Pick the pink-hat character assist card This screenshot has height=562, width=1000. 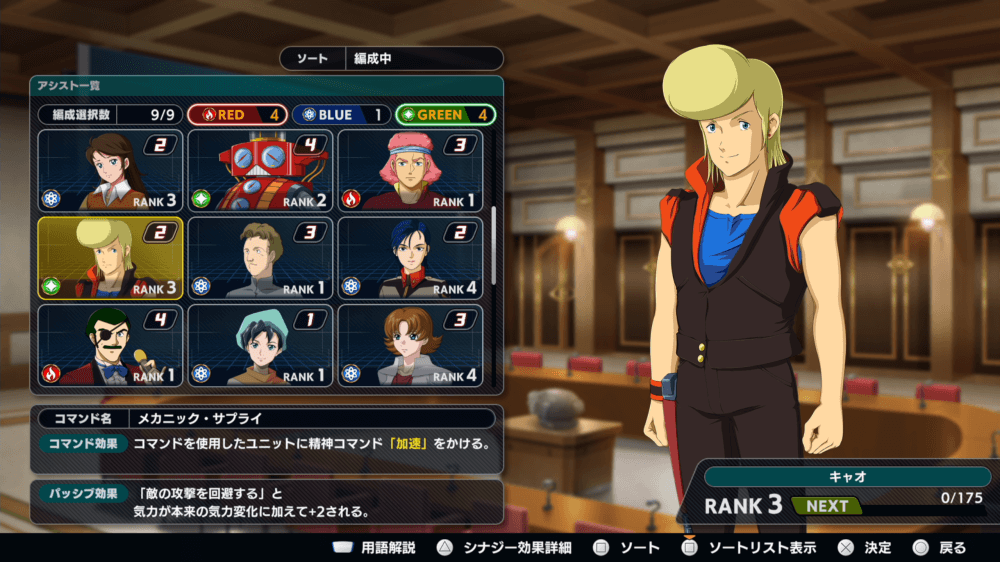(410, 170)
